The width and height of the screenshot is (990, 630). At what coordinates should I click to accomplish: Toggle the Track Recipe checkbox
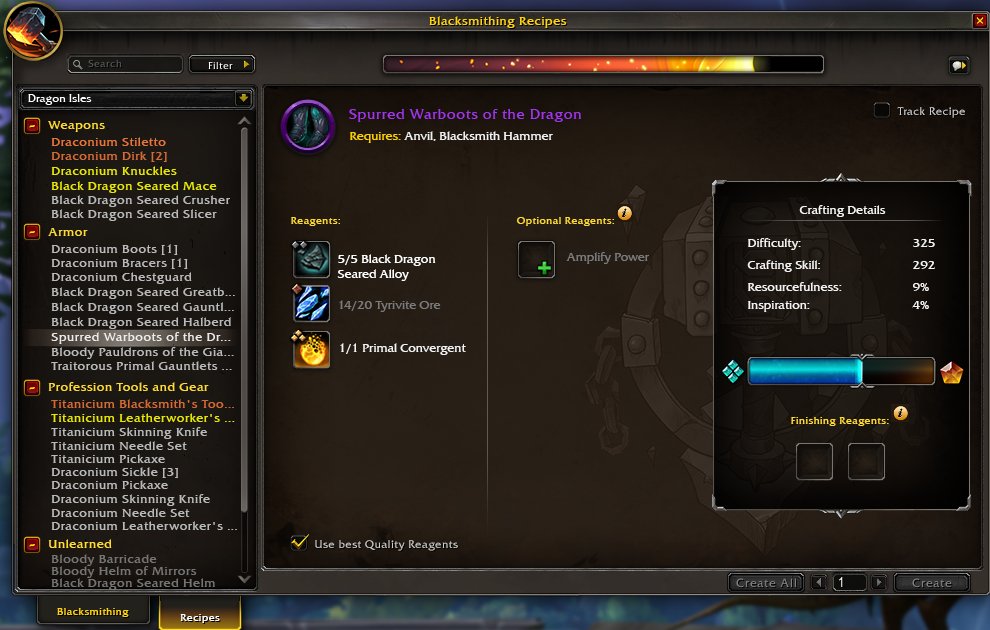(x=882, y=111)
